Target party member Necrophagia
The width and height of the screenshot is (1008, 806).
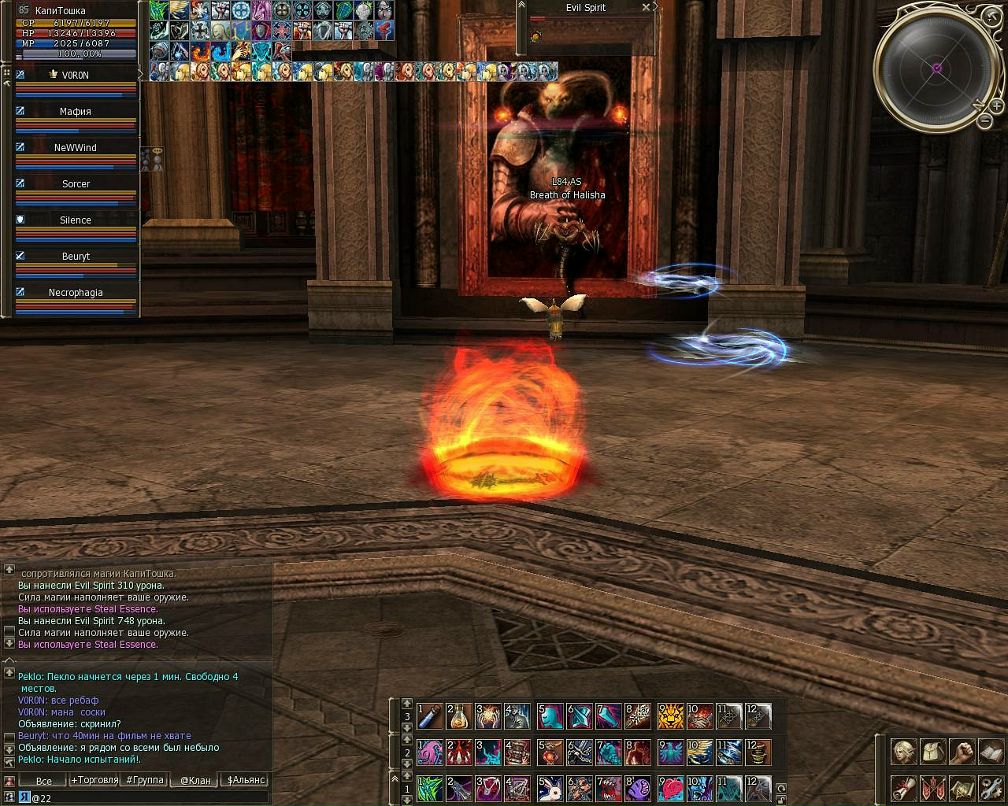[x=76, y=293]
